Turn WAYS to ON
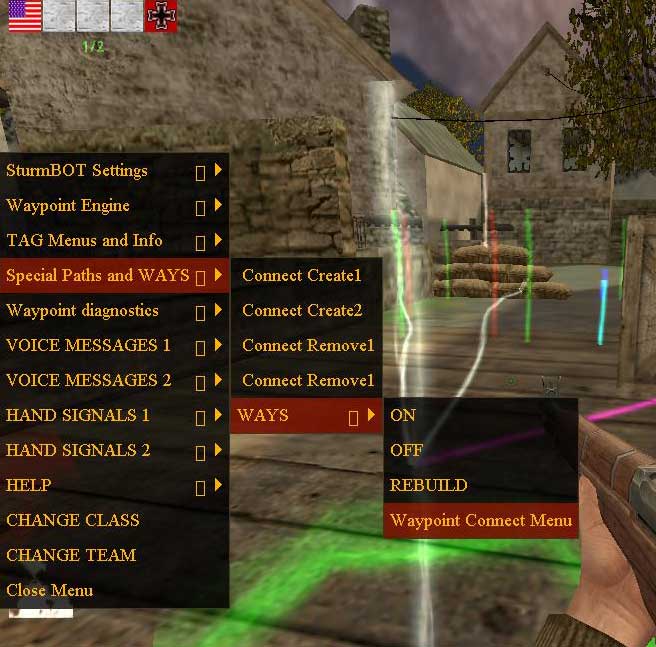 (x=403, y=415)
